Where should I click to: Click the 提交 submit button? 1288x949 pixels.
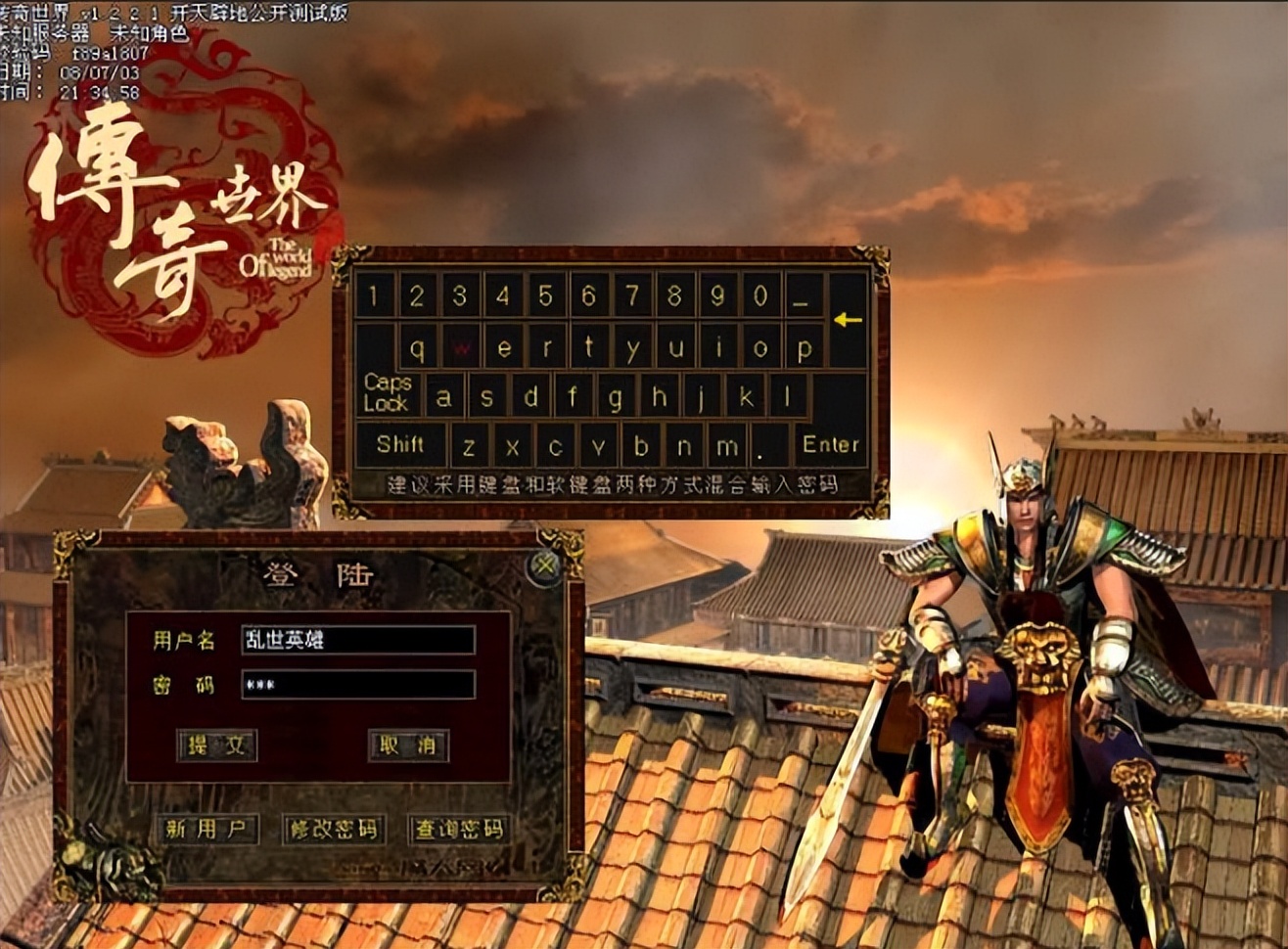(x=218, y=746)
